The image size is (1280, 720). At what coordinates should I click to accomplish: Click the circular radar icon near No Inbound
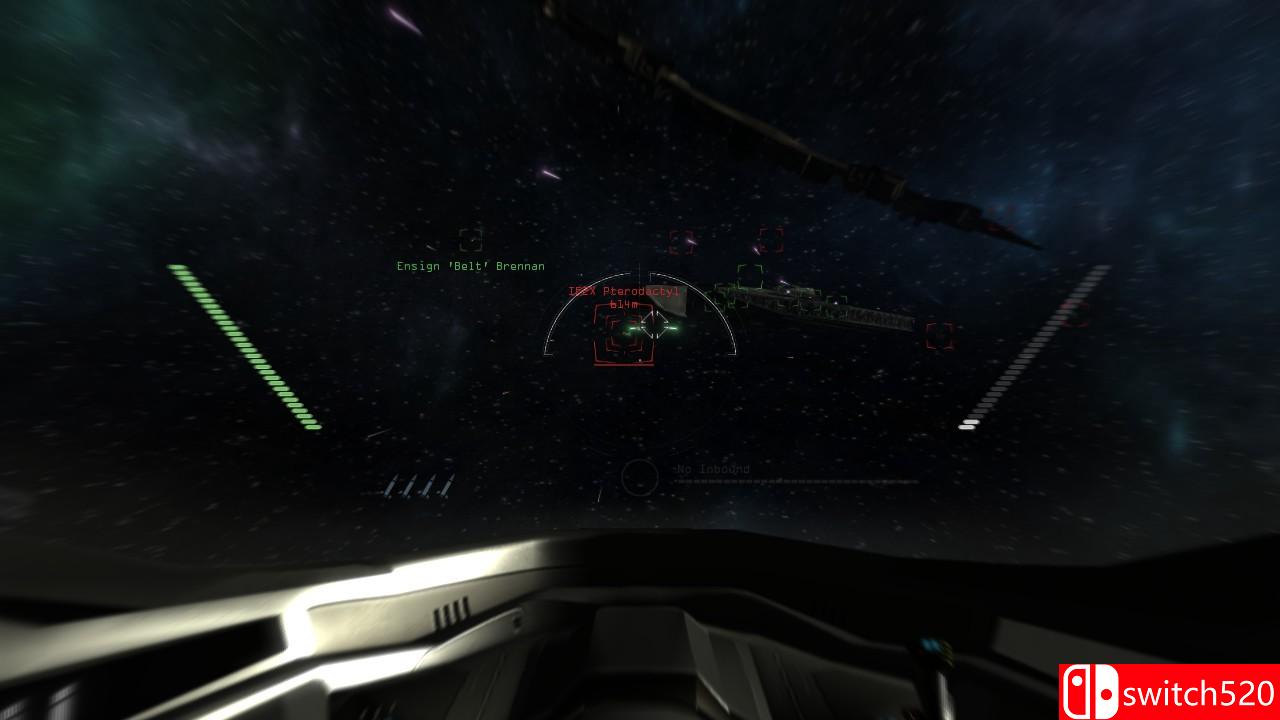point(639,476)
